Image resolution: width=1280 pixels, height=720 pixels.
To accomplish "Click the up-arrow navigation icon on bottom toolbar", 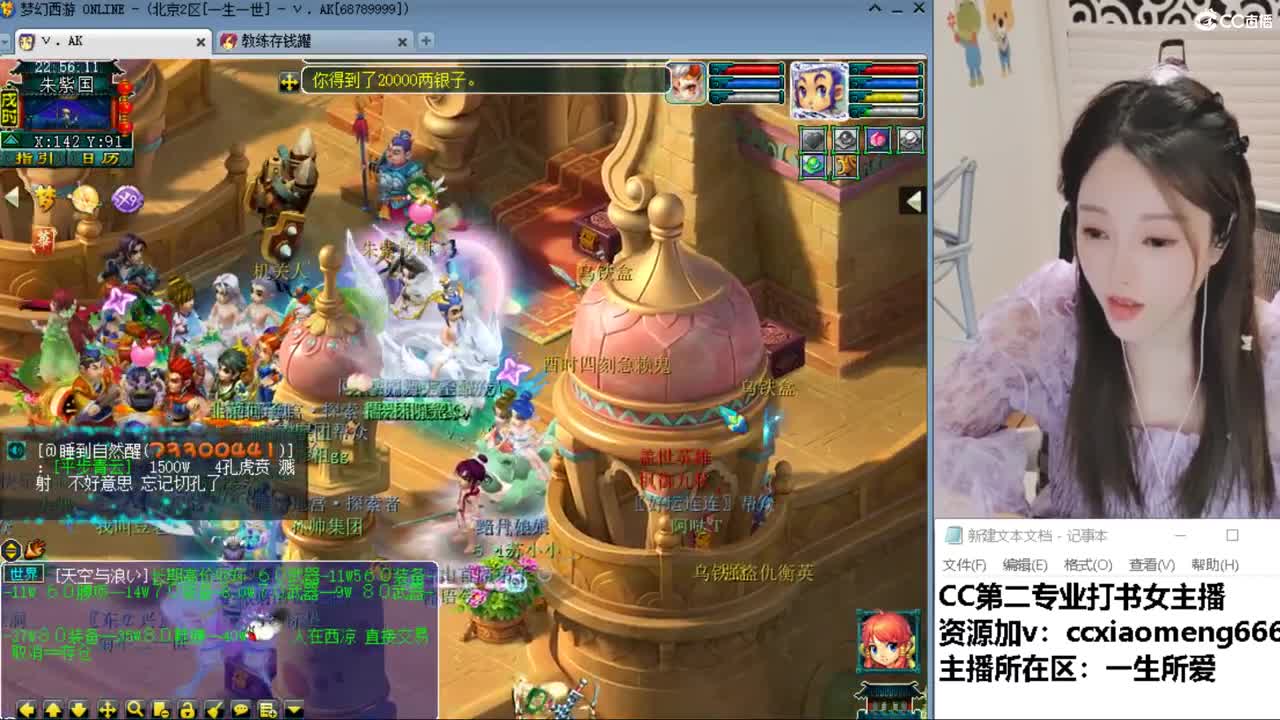I will click(x=52, y=709).
